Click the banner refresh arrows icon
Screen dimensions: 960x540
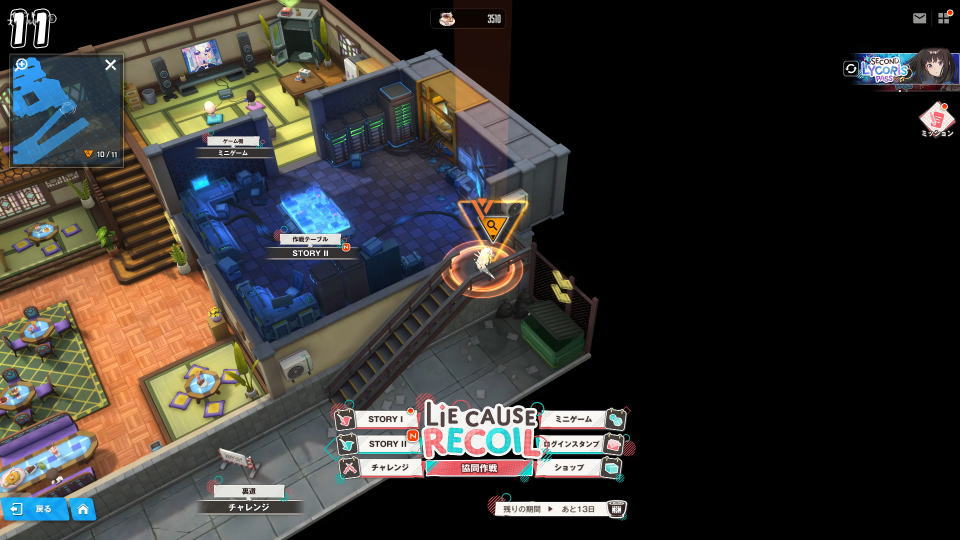(x=851, y=68)
